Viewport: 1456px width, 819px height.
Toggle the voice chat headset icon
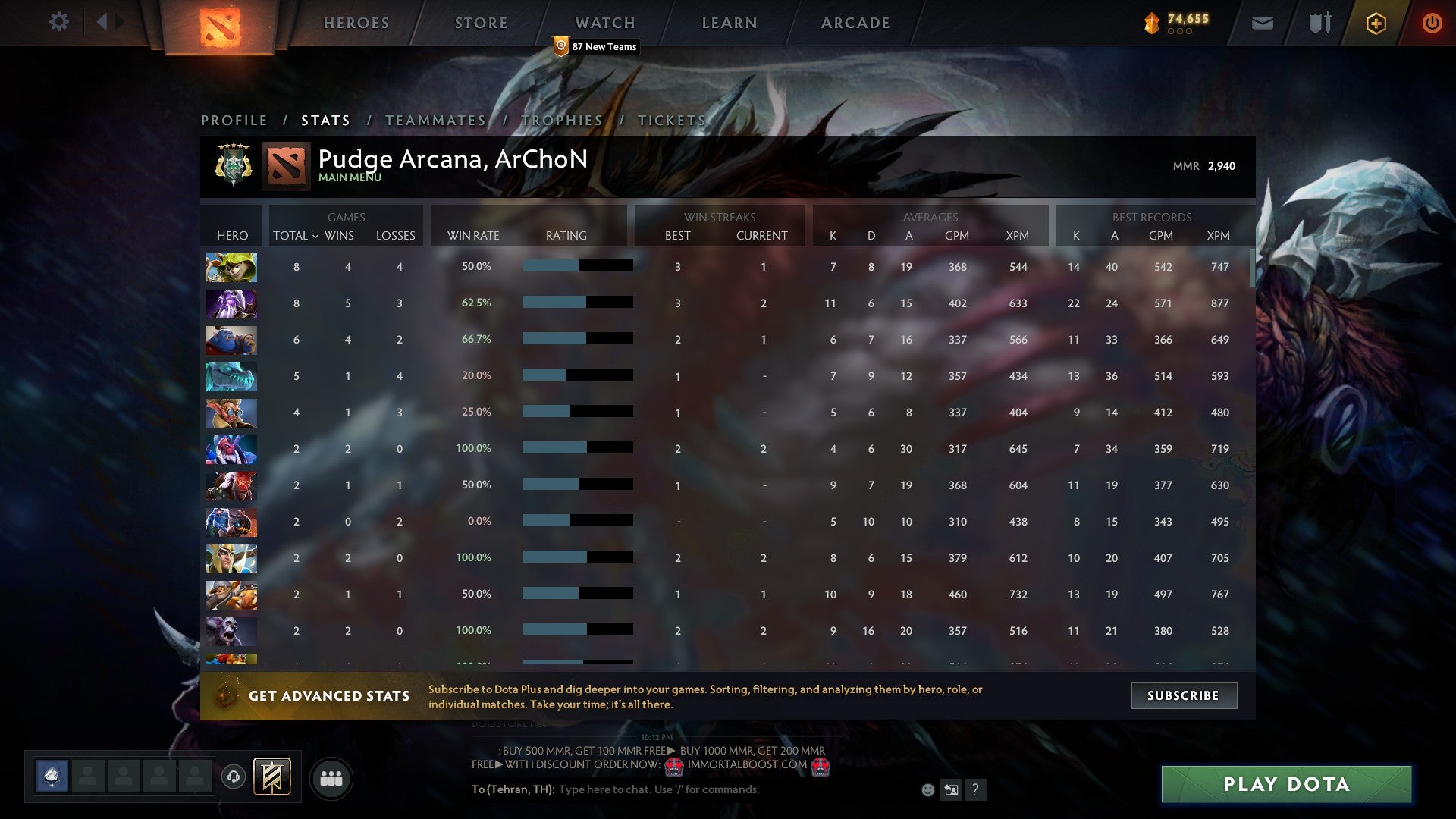click(x=235, y=777)
